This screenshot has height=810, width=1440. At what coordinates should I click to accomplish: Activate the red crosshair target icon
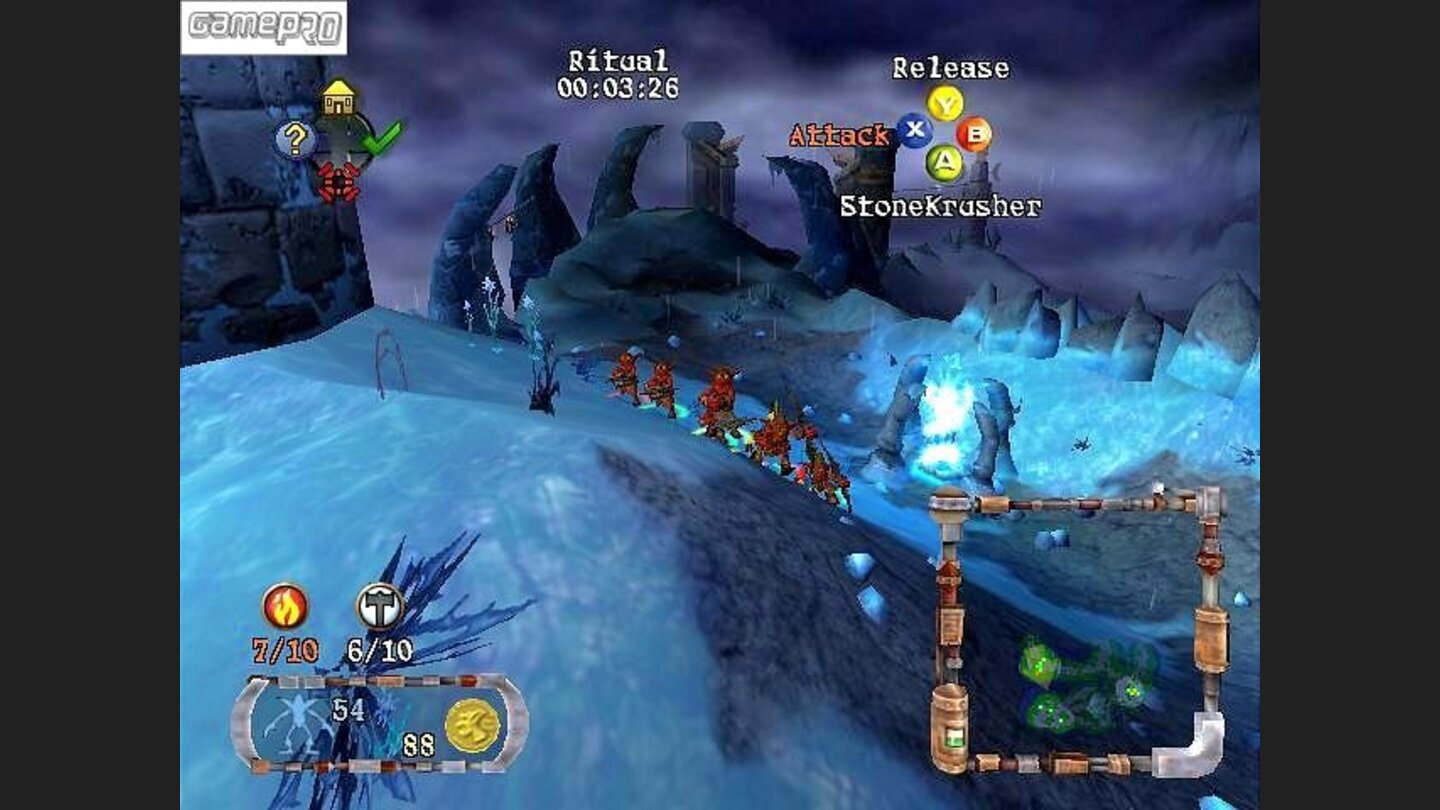[338, 182]
